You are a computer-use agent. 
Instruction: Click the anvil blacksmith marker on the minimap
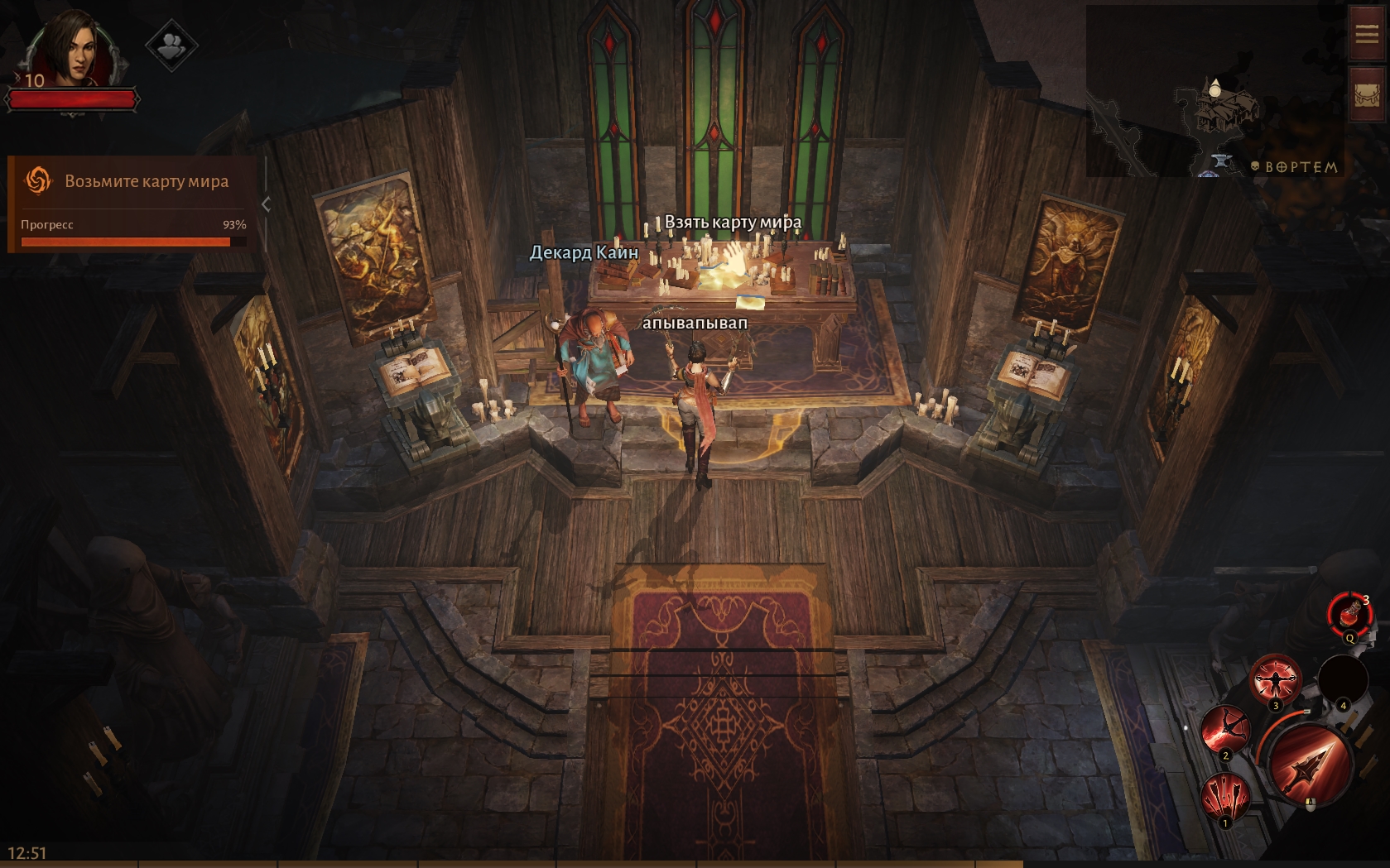pos(1219,161)
